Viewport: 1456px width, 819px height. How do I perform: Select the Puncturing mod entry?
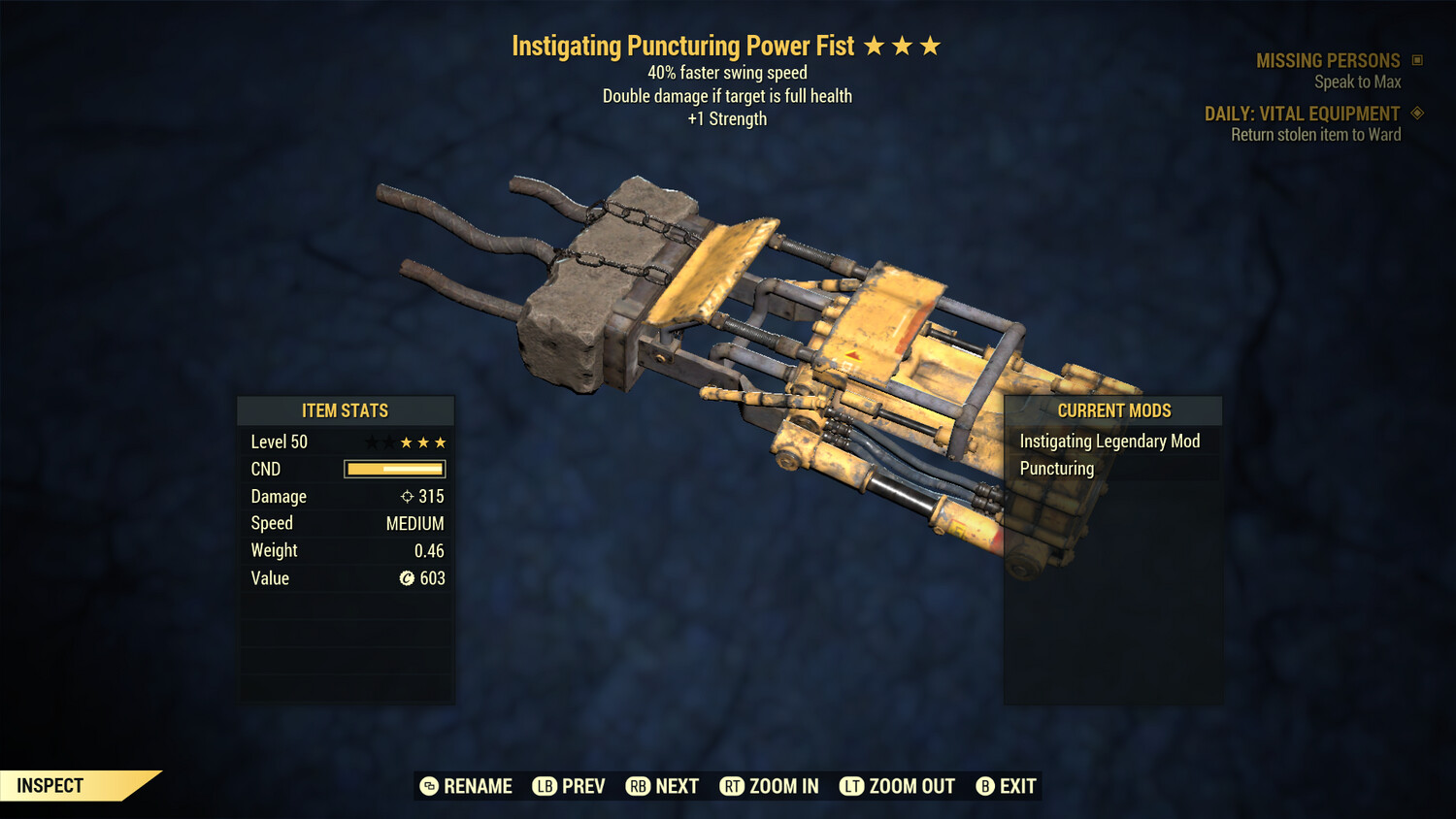point(1057,469)
